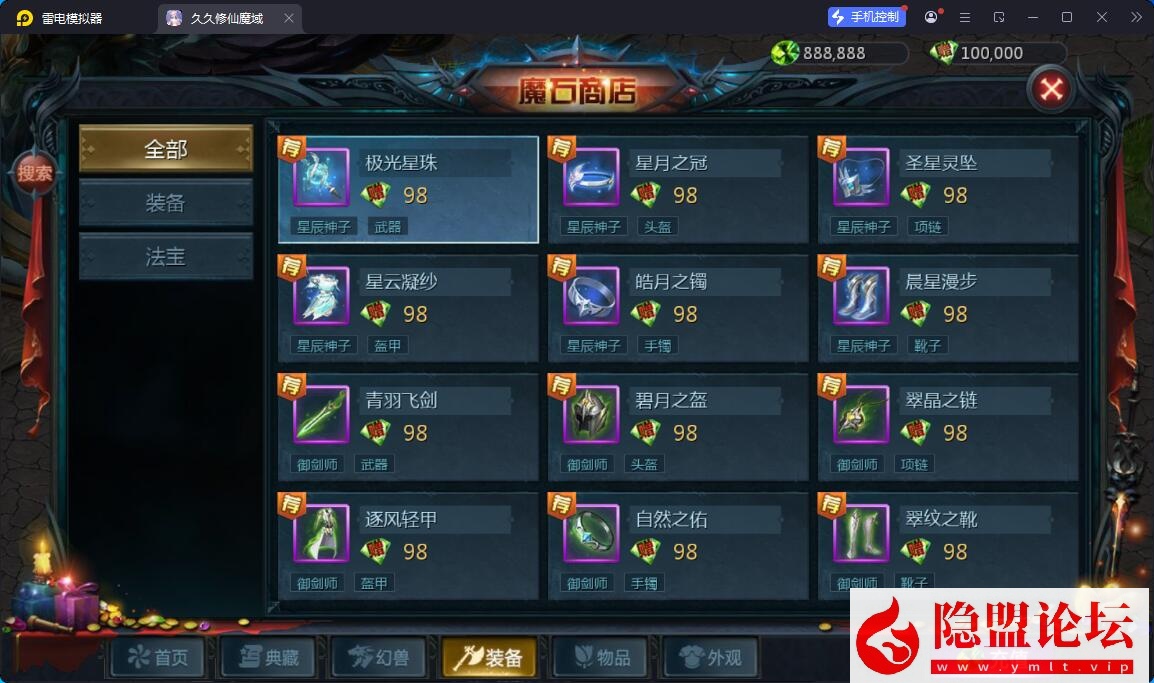1154x683 pixels.
Task: Choose the 星月之冠 helmet item
Action: (678, 190)
